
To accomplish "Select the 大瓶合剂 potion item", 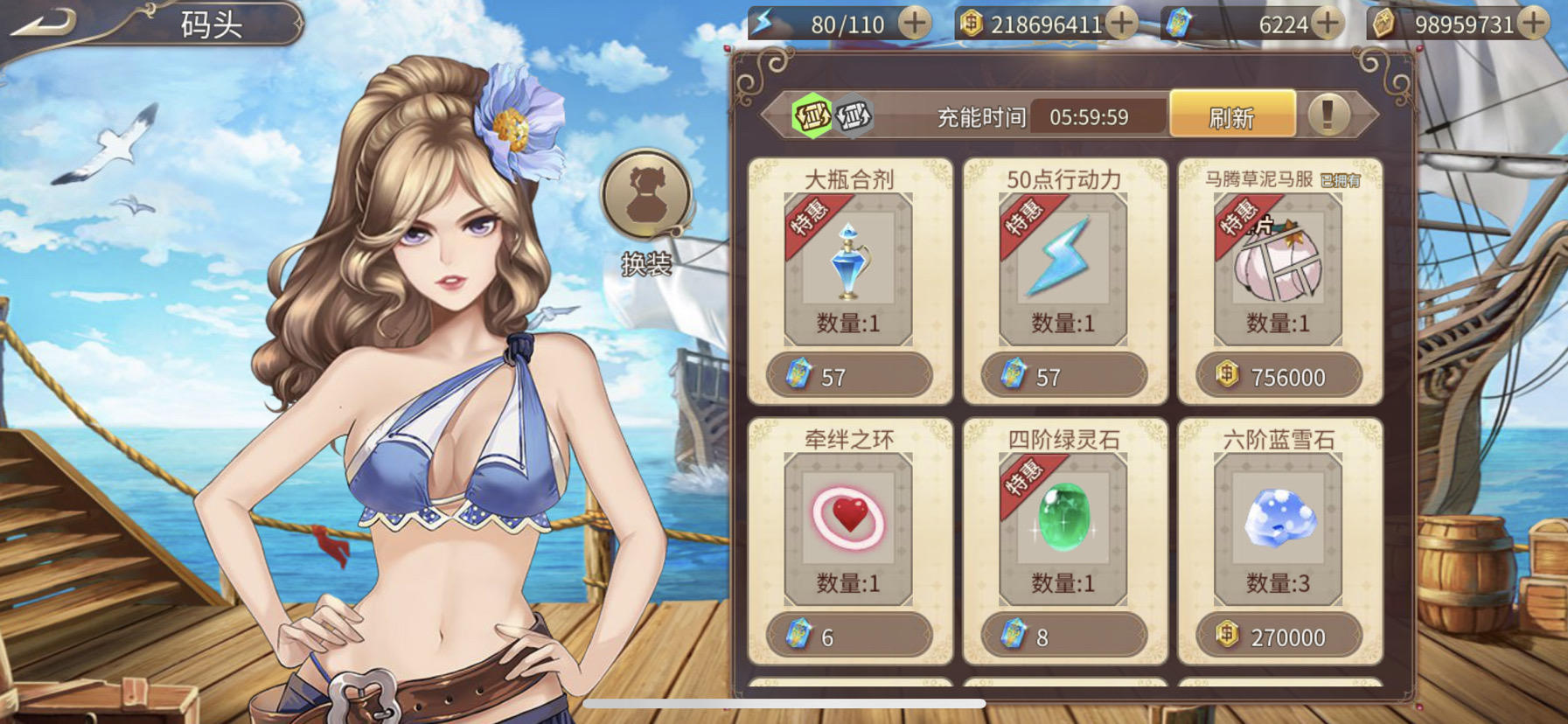I will click(x=848, y=262).
